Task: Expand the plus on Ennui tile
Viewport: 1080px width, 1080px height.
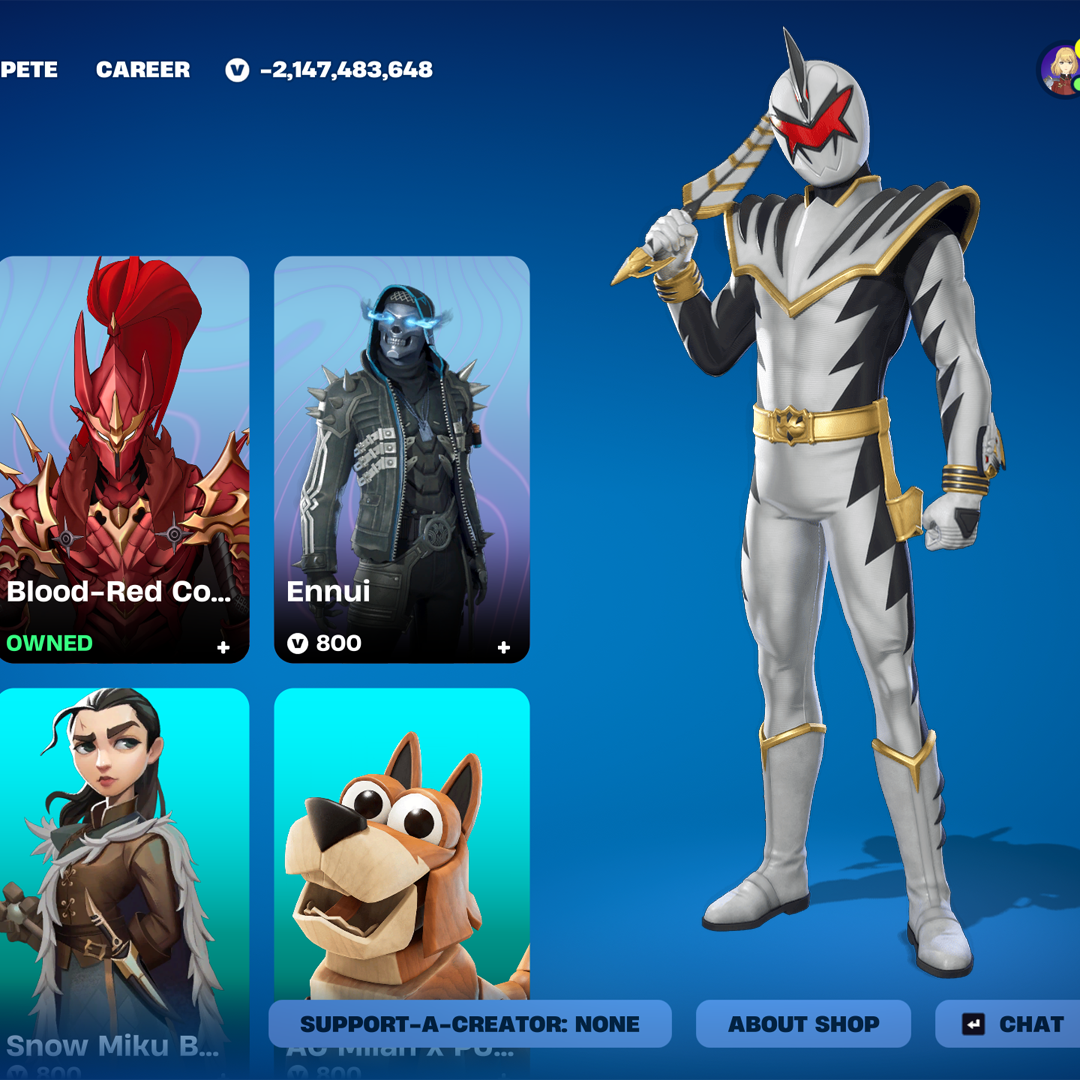Action: coord(504,648)
